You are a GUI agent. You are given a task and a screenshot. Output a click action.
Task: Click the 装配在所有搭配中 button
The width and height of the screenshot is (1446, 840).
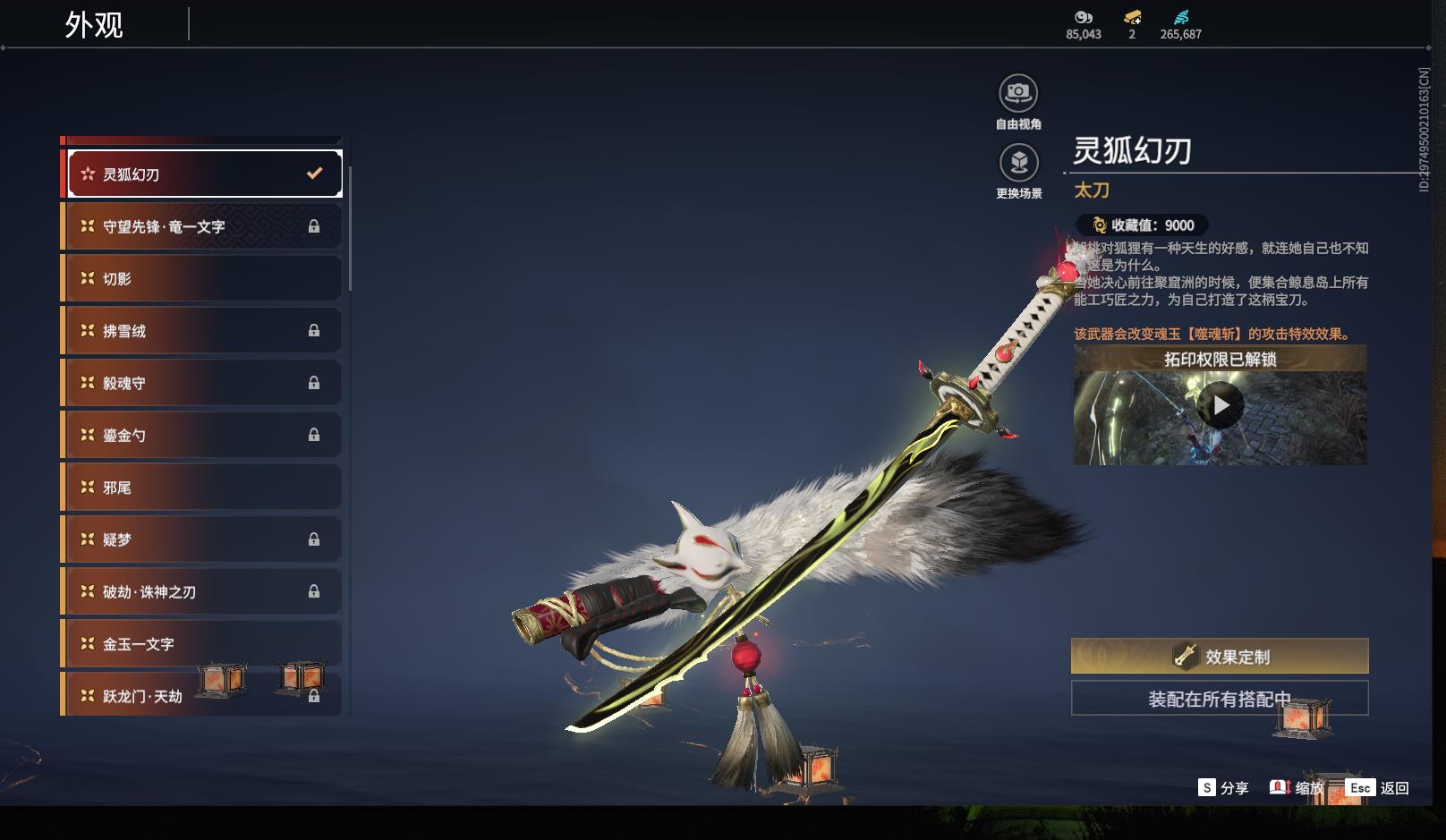pos(1220,699)
